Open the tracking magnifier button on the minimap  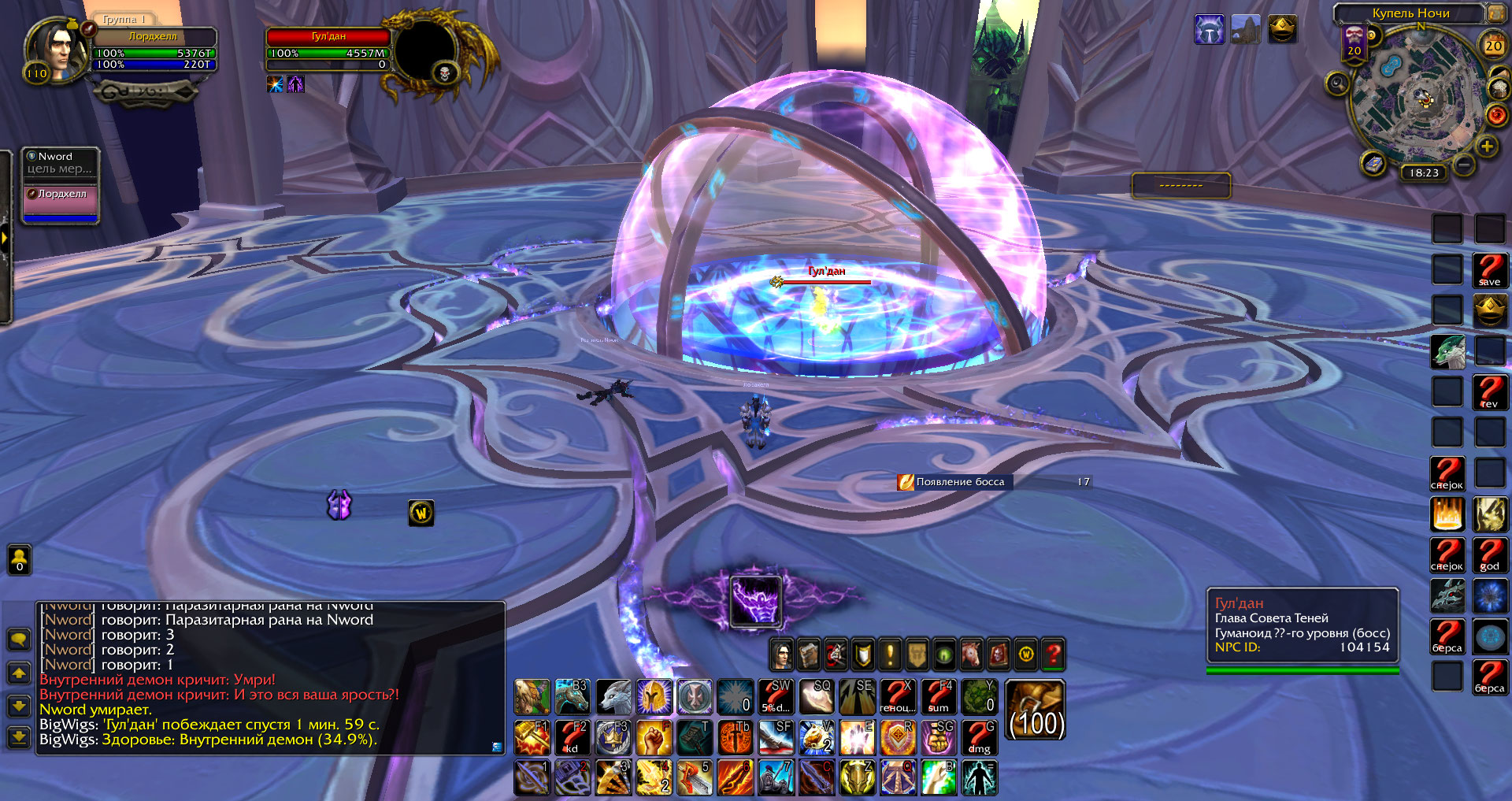click(1336, 83)
